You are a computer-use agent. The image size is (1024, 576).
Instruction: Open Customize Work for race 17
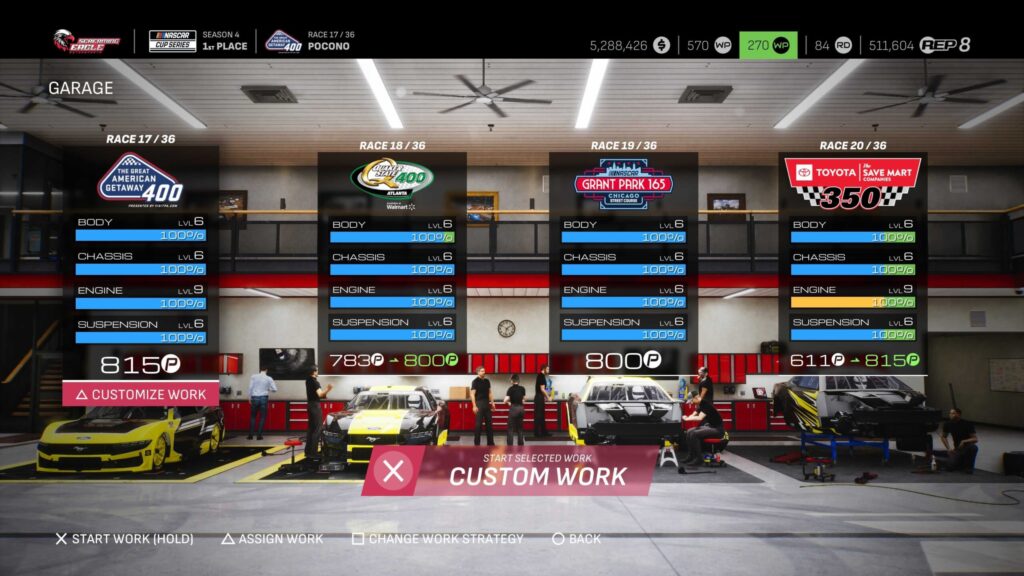(x=140, y=394)
